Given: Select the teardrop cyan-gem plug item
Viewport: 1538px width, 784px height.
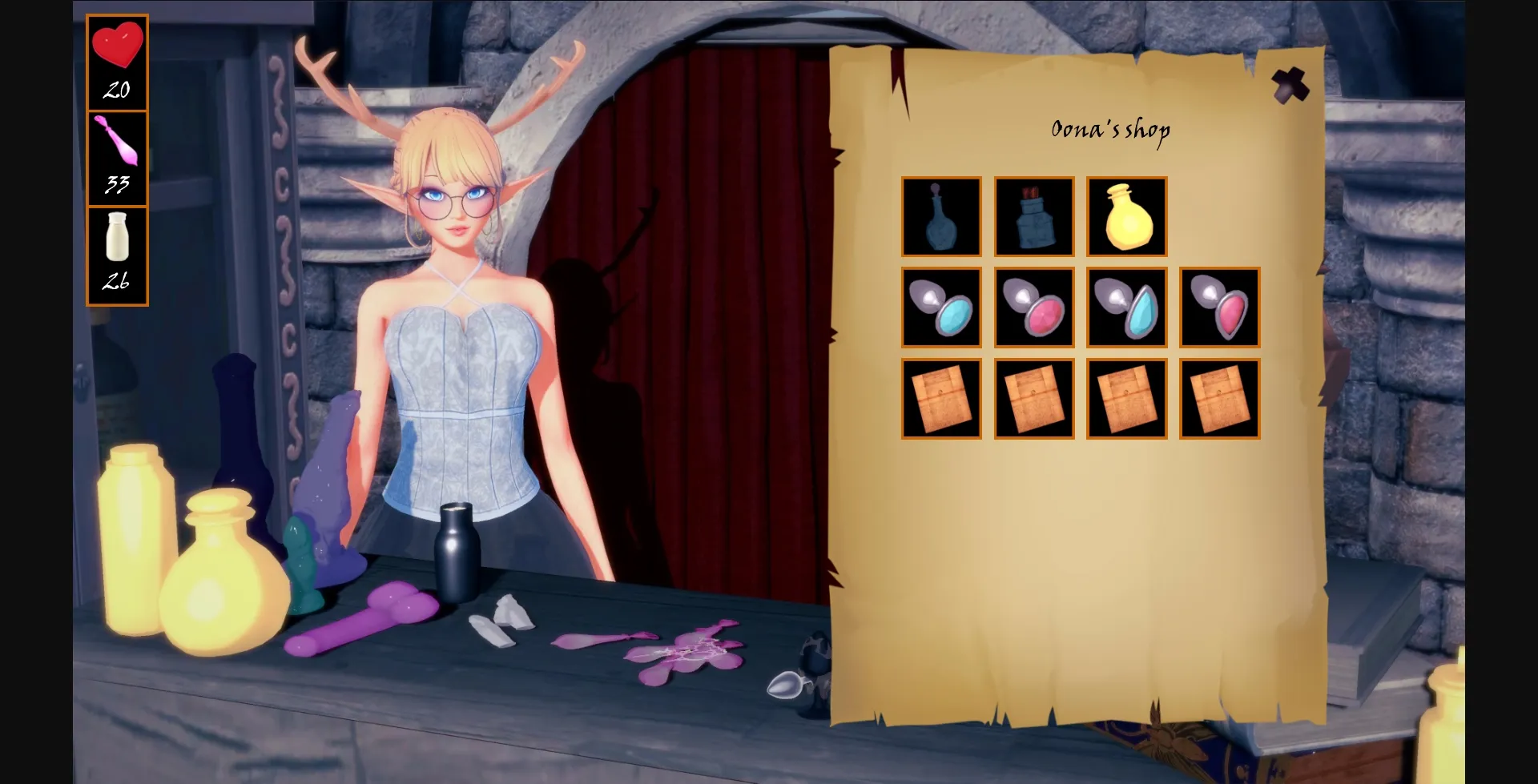Looking at the screenshot, I should [1126, 308].
